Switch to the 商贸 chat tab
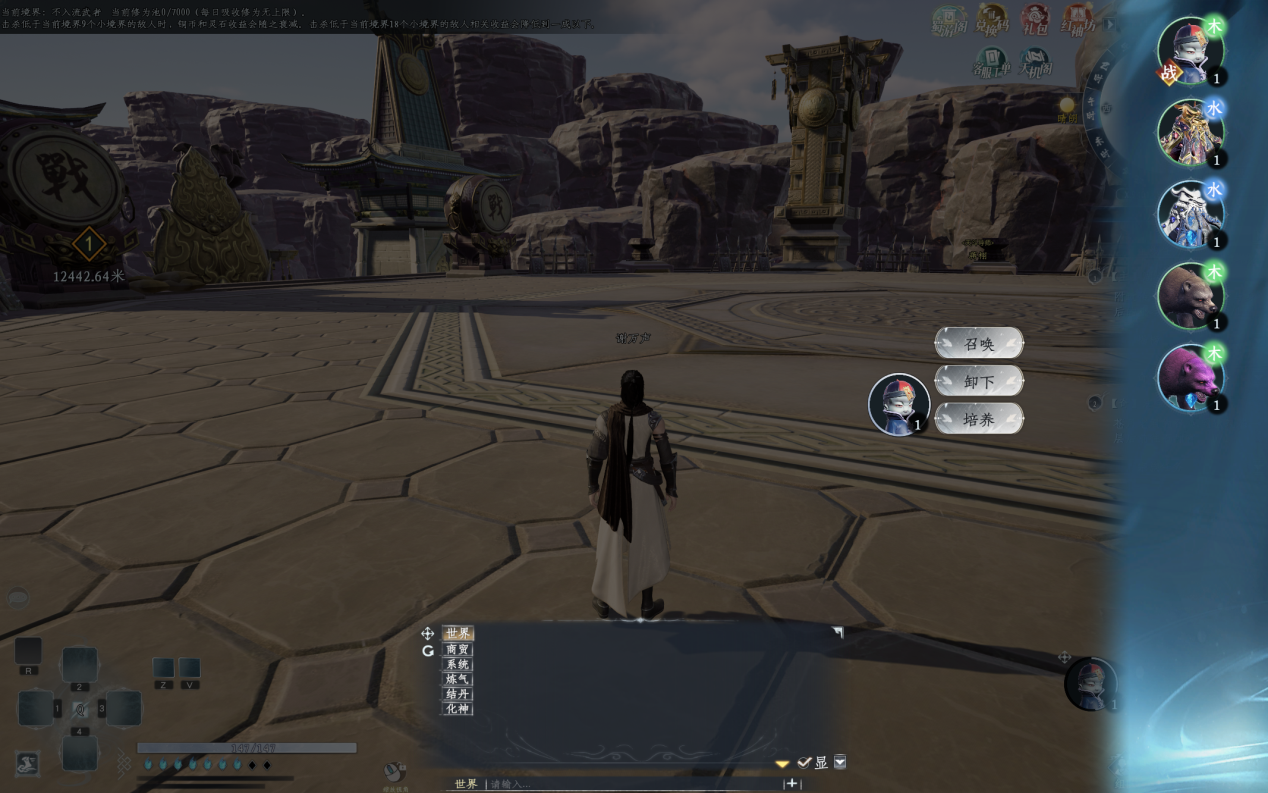Image resolution: width=1268 pixels, height=793 pixels. click(x=458, y=649)
